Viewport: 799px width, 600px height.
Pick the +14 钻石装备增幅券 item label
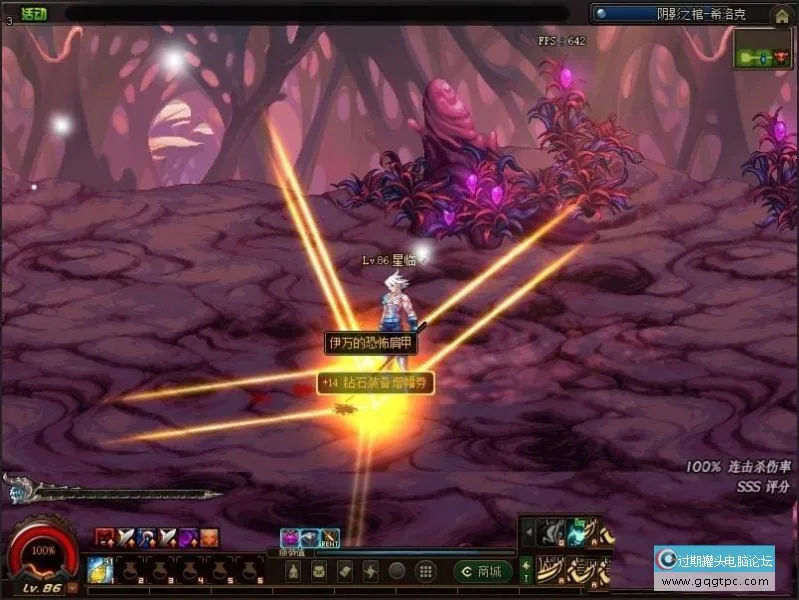[376, 382]
